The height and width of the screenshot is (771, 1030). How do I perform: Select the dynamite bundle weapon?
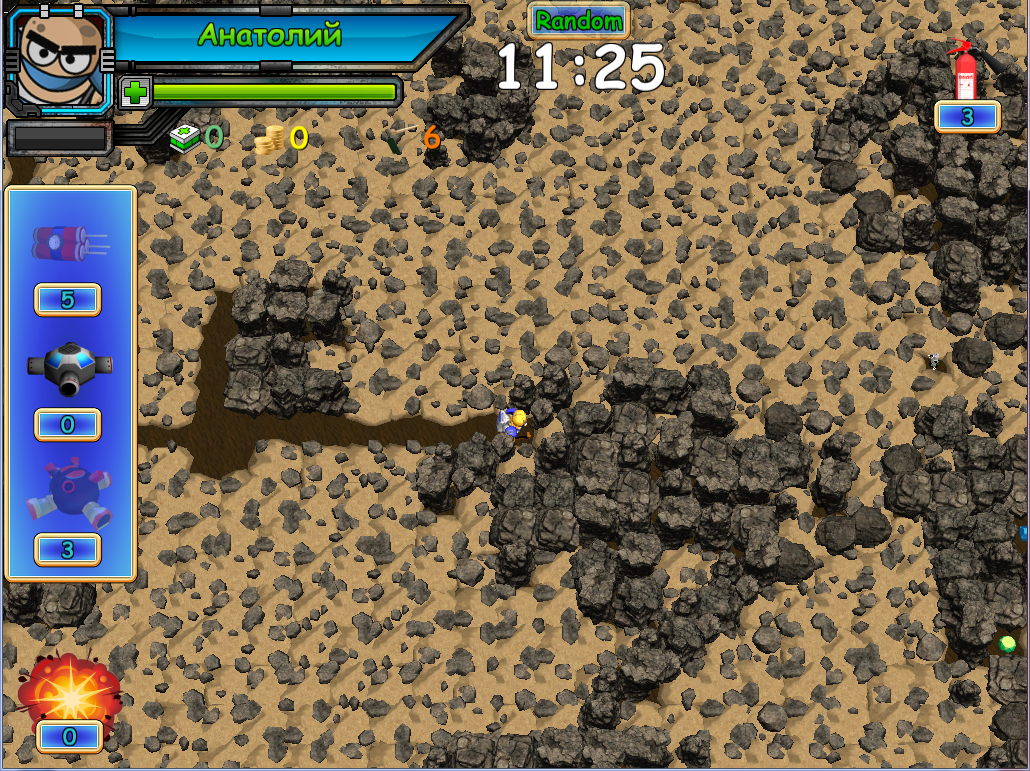coord(69,242)
